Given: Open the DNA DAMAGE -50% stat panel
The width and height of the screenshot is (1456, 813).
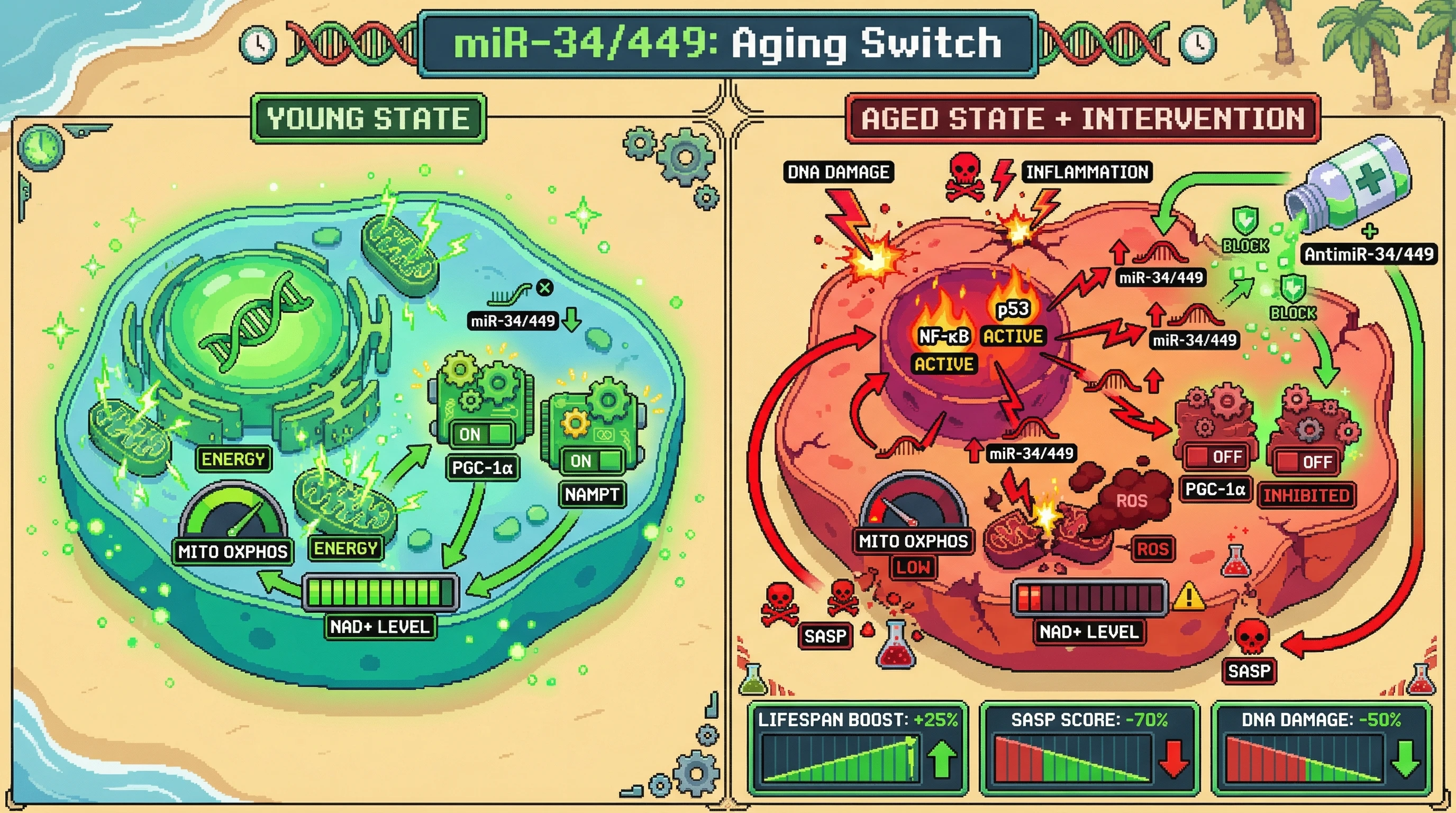Looking at the screenshot, I should [x=1321, y=747].
